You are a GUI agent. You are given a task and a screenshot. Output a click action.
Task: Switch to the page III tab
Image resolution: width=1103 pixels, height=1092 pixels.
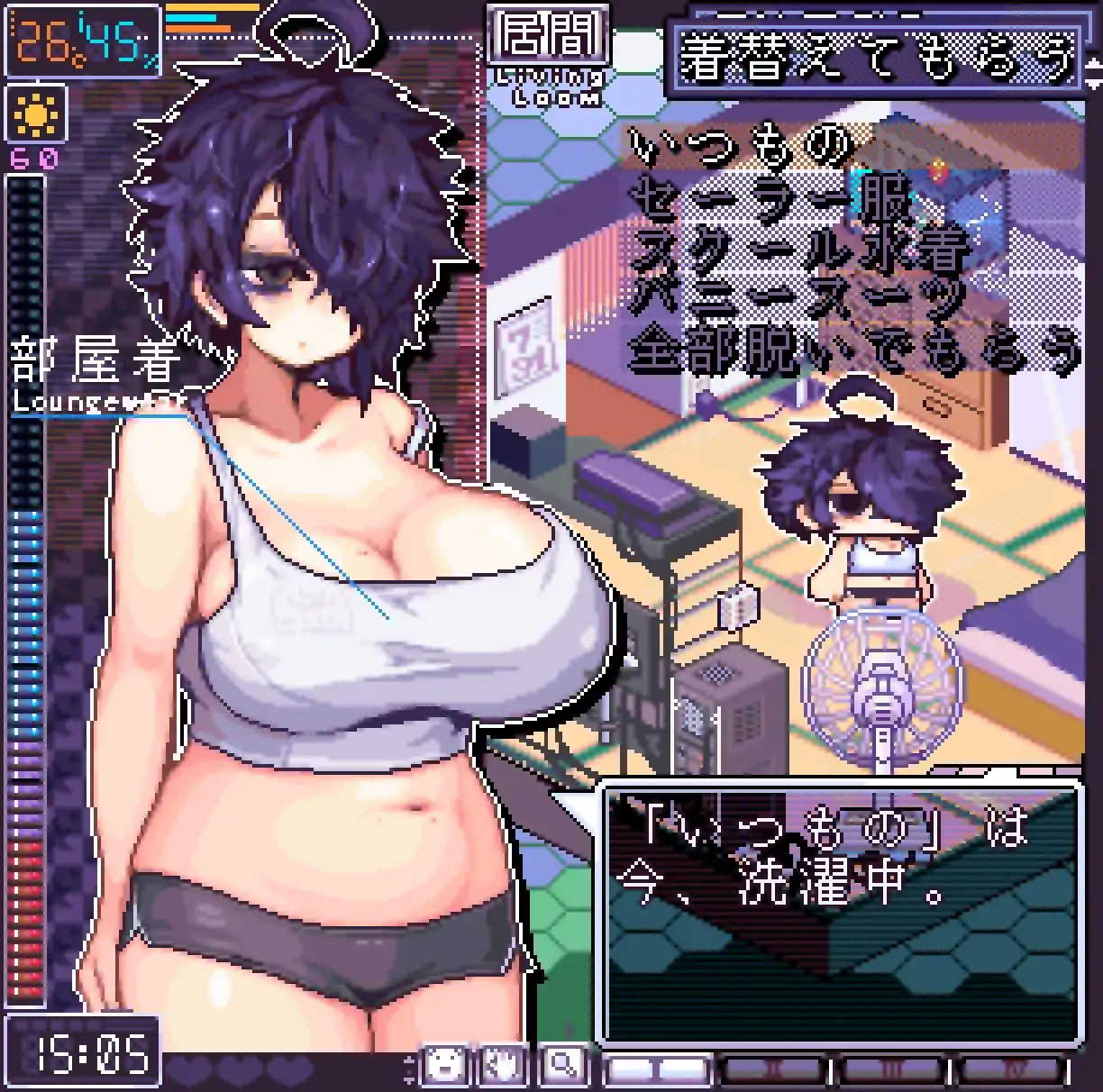click(890, 1069)
